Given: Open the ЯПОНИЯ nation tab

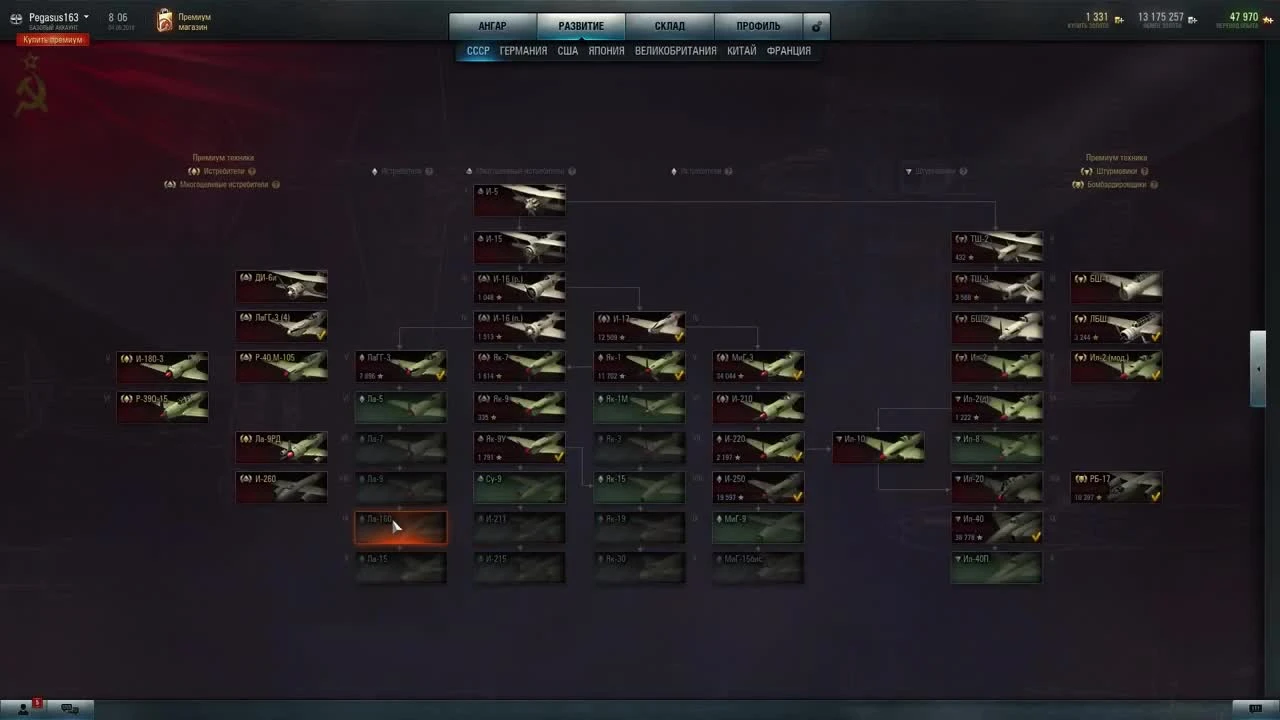Looking at the screenshot, I should pos(606,50).
